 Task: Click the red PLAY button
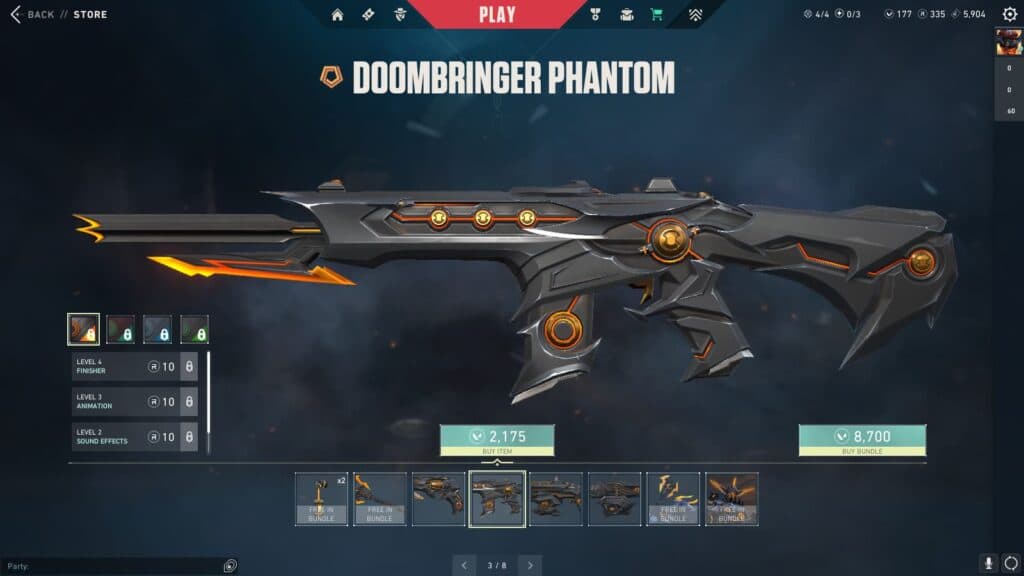coord(497,14)
